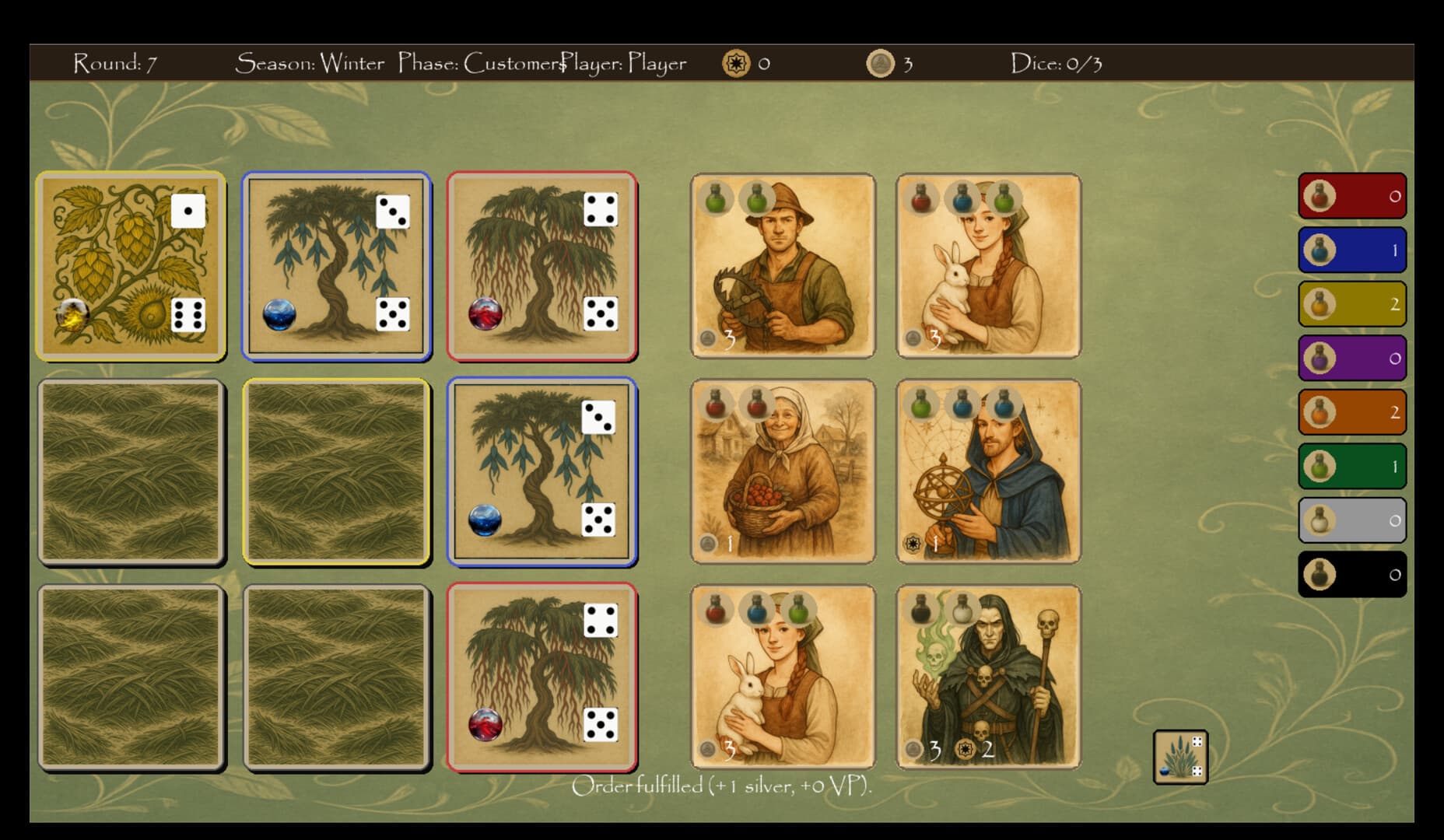Click the green potion inventory row showing 1
This screenshot has width=1444, height=840.
(x=1351, y=466)
